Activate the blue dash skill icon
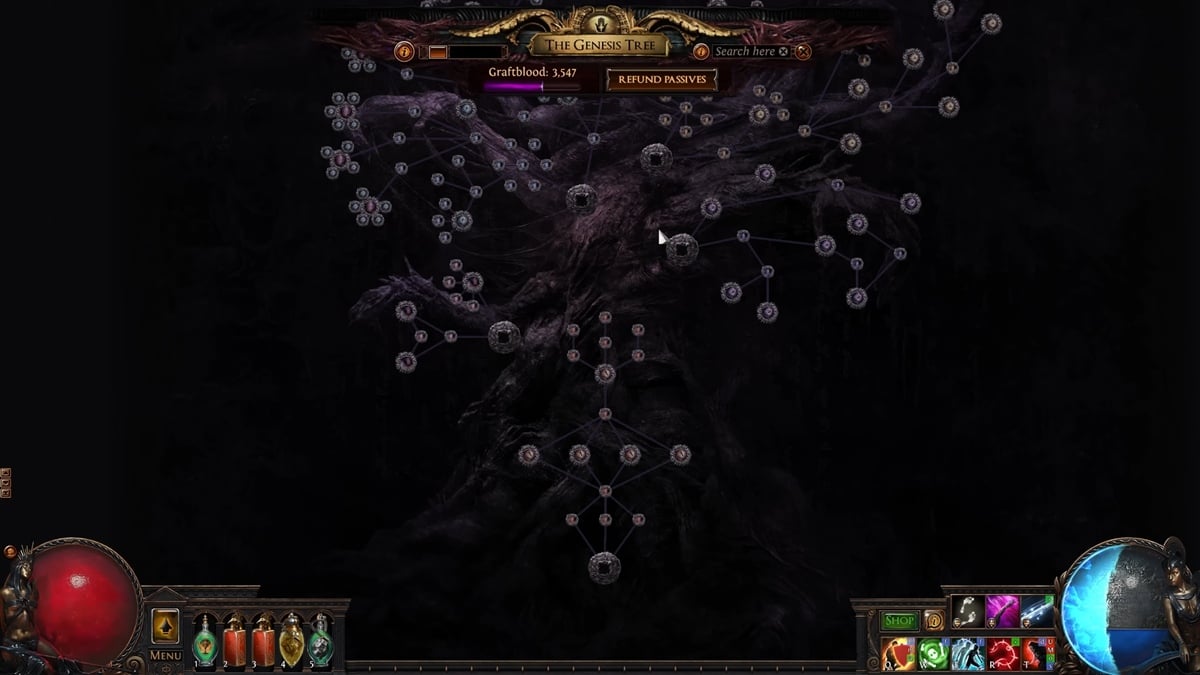Image resolution: width=1200 pixels, height=675 pixels. [x=1037, y=611]
